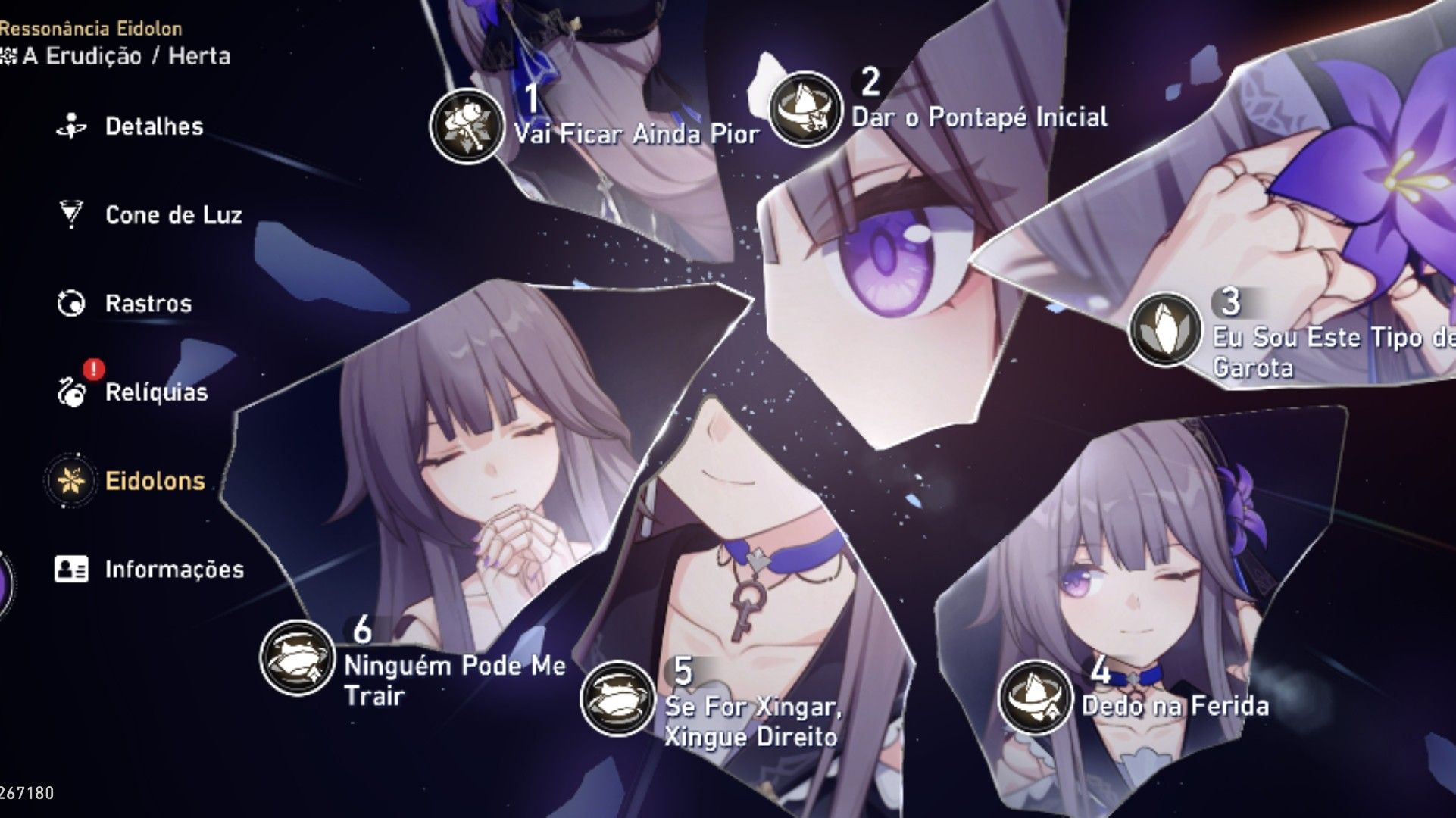The width and height of the screenshot is (1456, 818).
Task: Open the Informações card icon
Action: tap(70, 570)
